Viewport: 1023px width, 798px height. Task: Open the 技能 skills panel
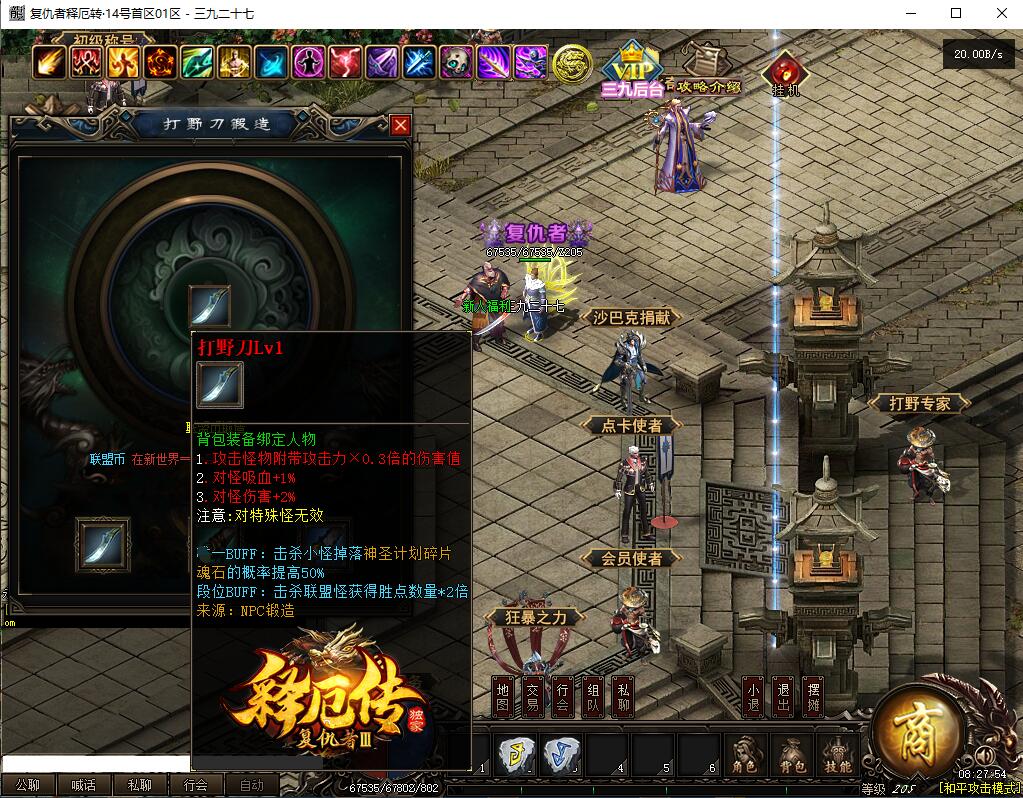coord(837,757)
